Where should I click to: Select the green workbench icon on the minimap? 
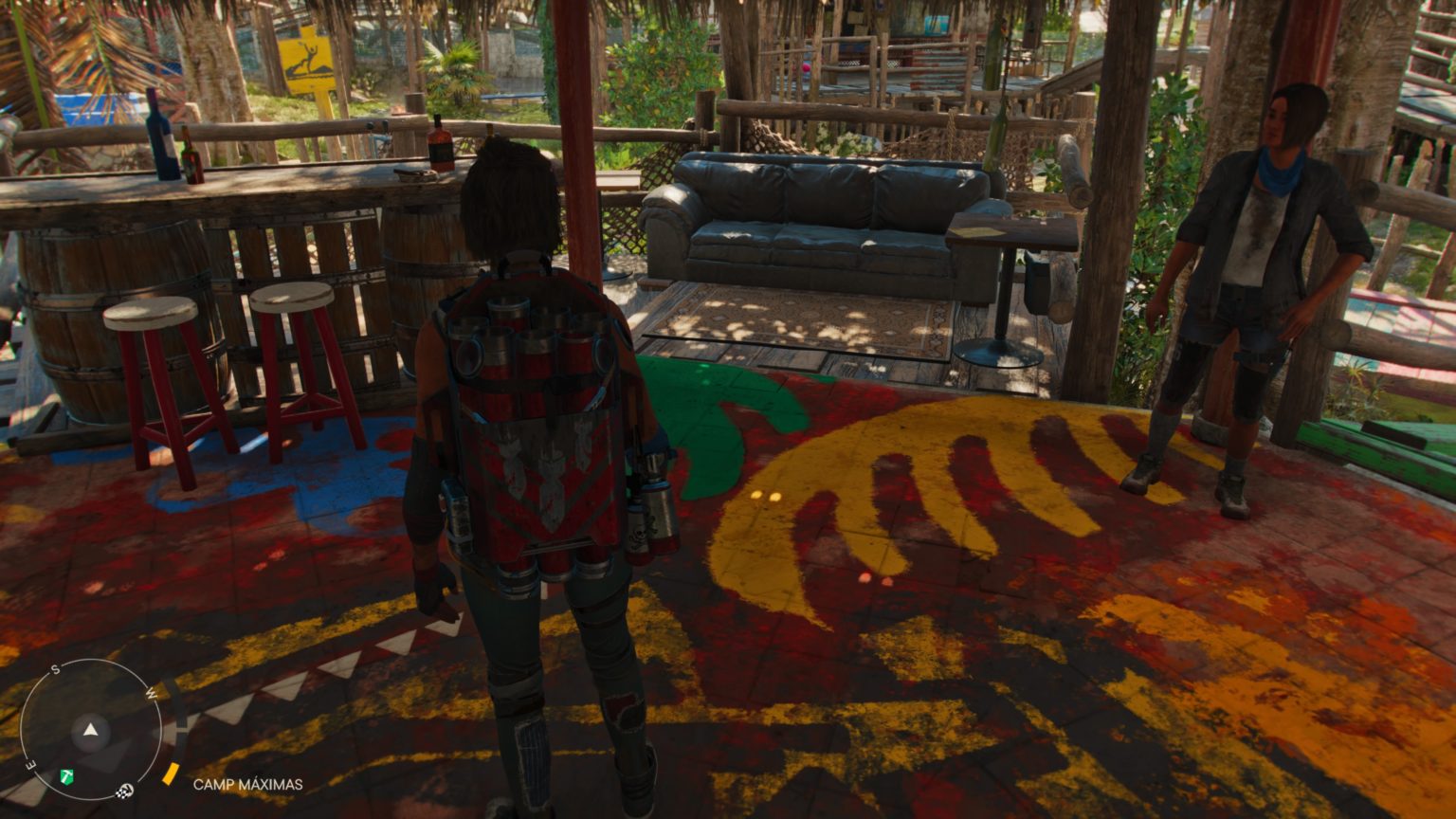click(67, 776)
